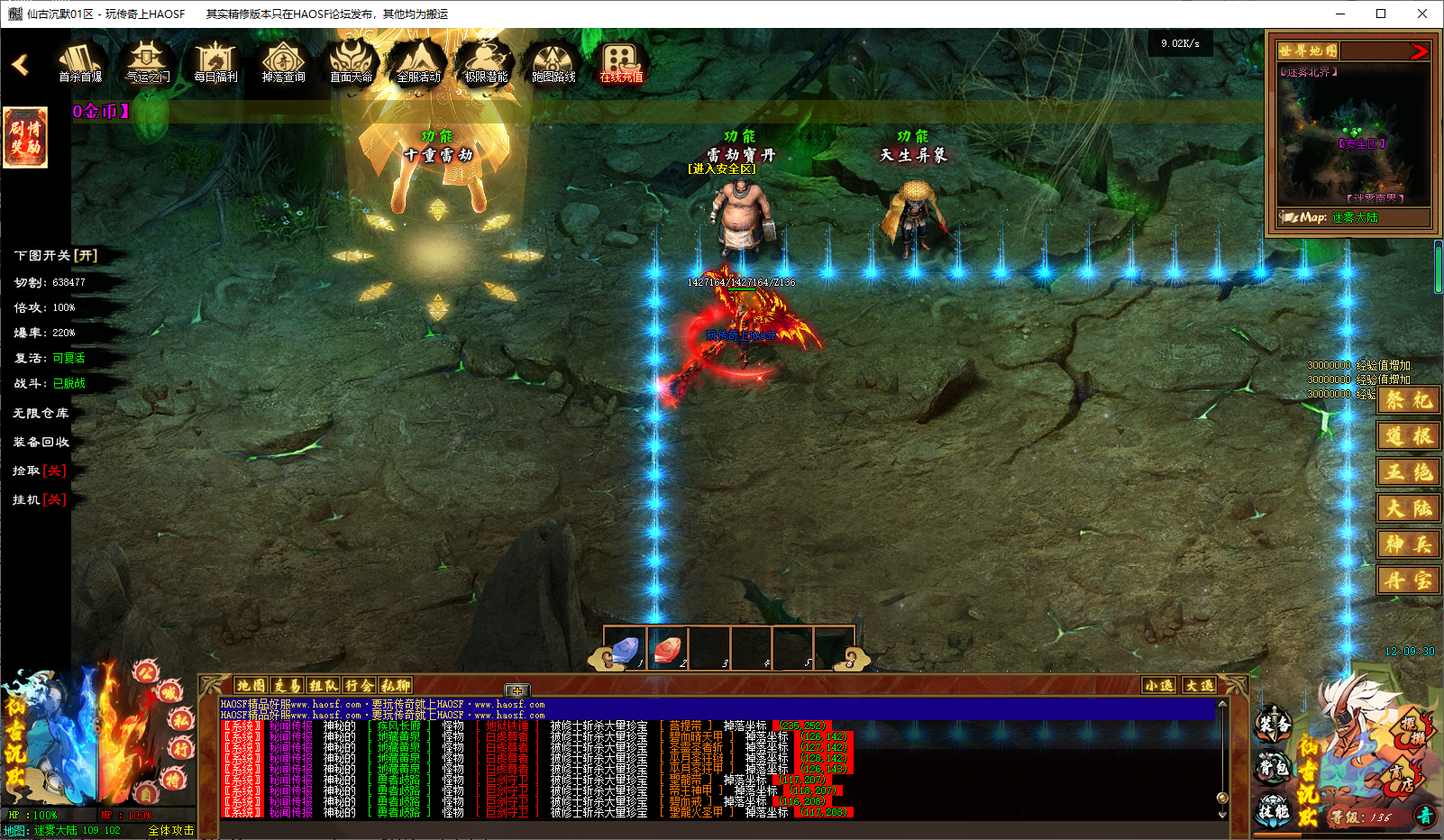Open the 技能 skills panel
The image size is (1444, 840).
pyautogui.click(x=1274, y=811)
